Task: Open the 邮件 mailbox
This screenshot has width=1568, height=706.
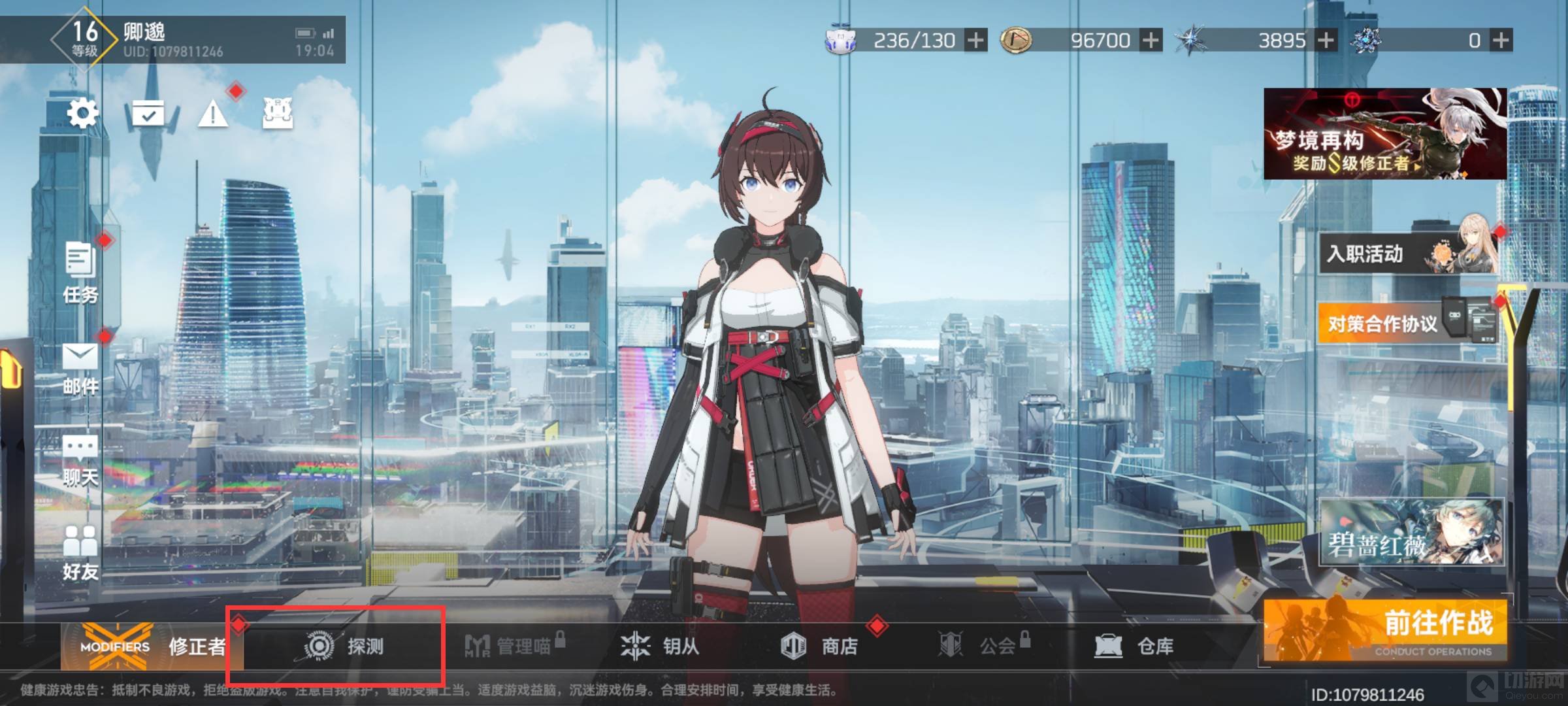Action: [80, 368]
